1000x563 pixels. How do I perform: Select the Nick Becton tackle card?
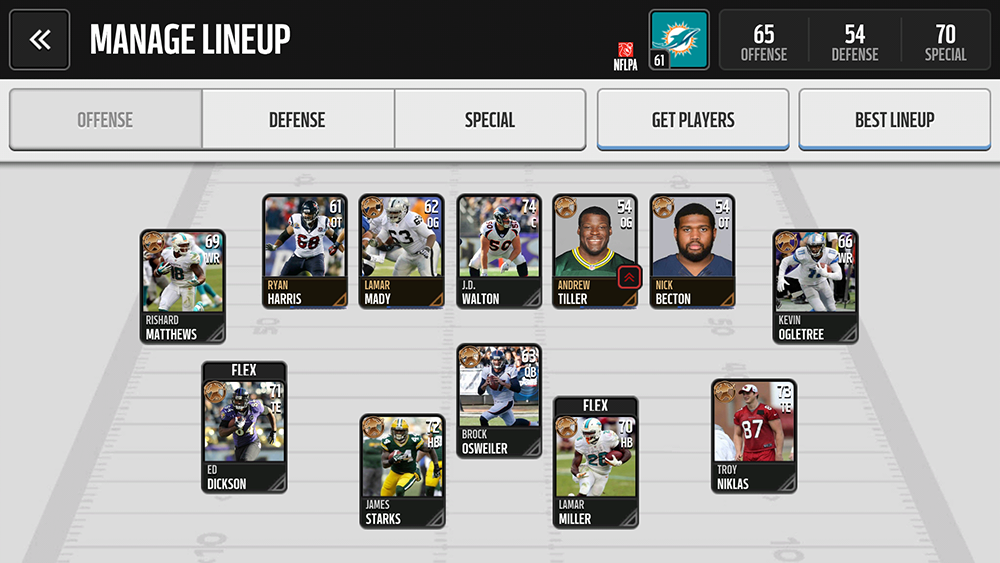[x=692, y=251]
